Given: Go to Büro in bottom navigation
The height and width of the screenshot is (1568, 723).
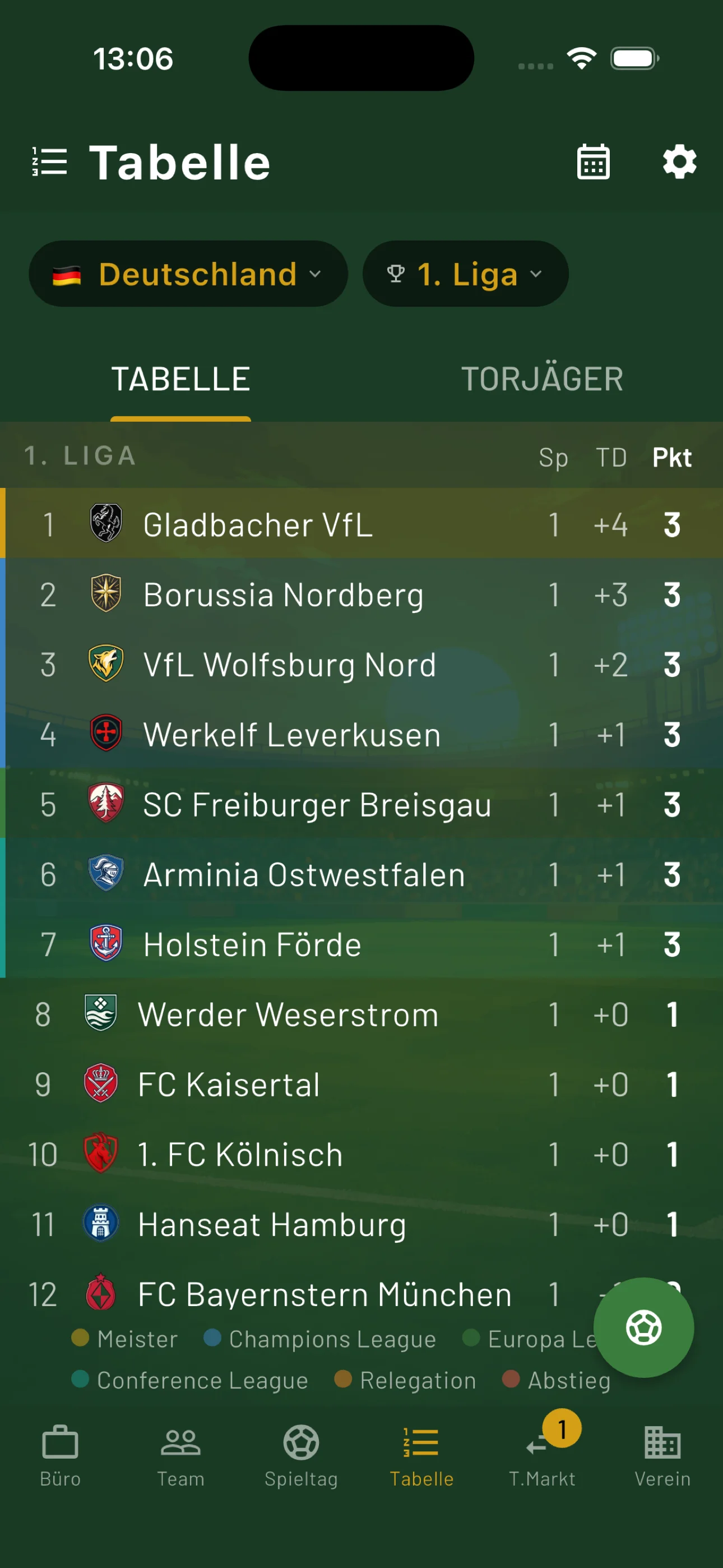Looking at the screenshot, I should [x=61, y=1455].
